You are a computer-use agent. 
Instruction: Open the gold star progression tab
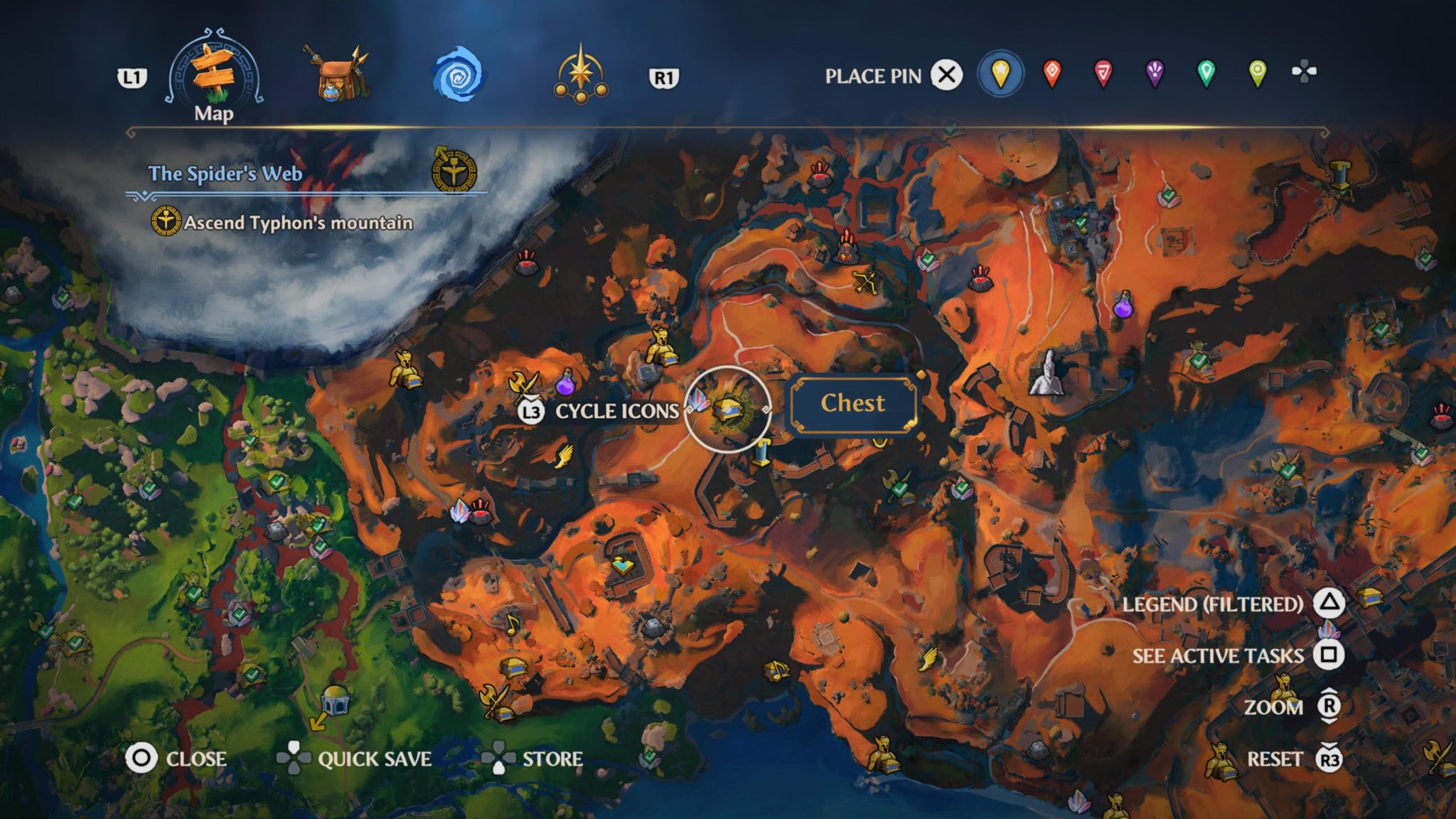582,75
